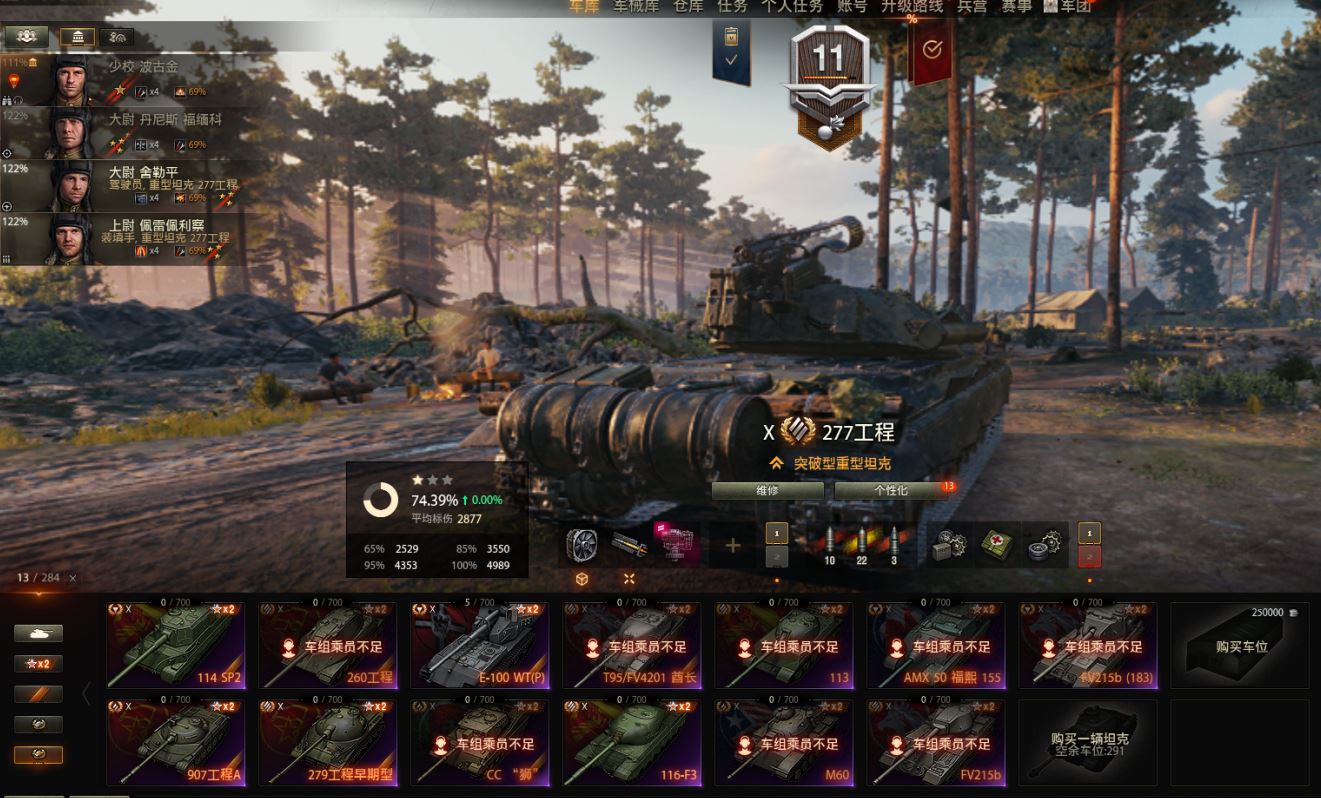Screen dimensions: 1321x798
Task: Clear the 13 / 284 carousel filter
Action: click(x=73, y=578)
